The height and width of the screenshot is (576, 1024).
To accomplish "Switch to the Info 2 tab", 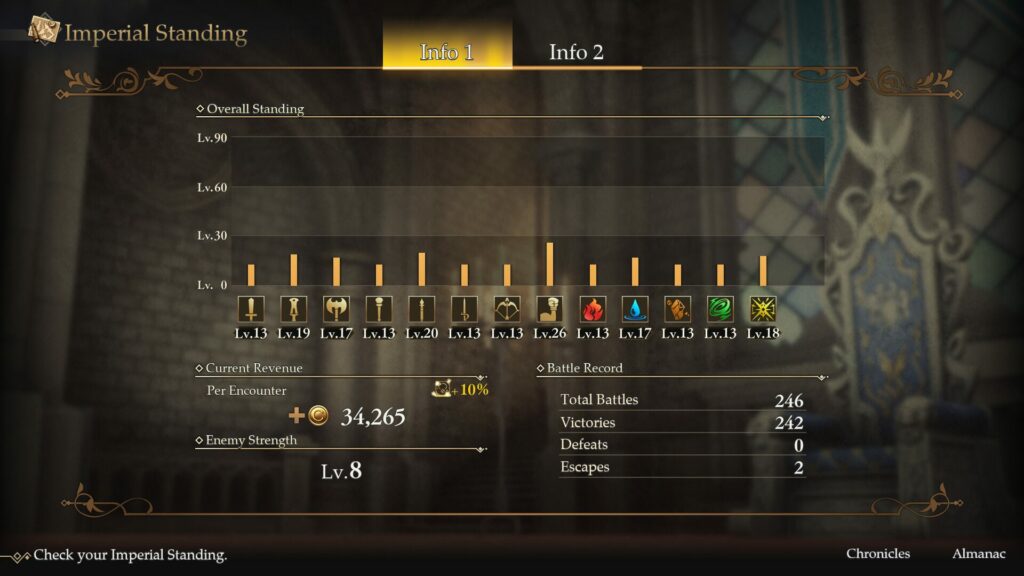I will (576, 52).
